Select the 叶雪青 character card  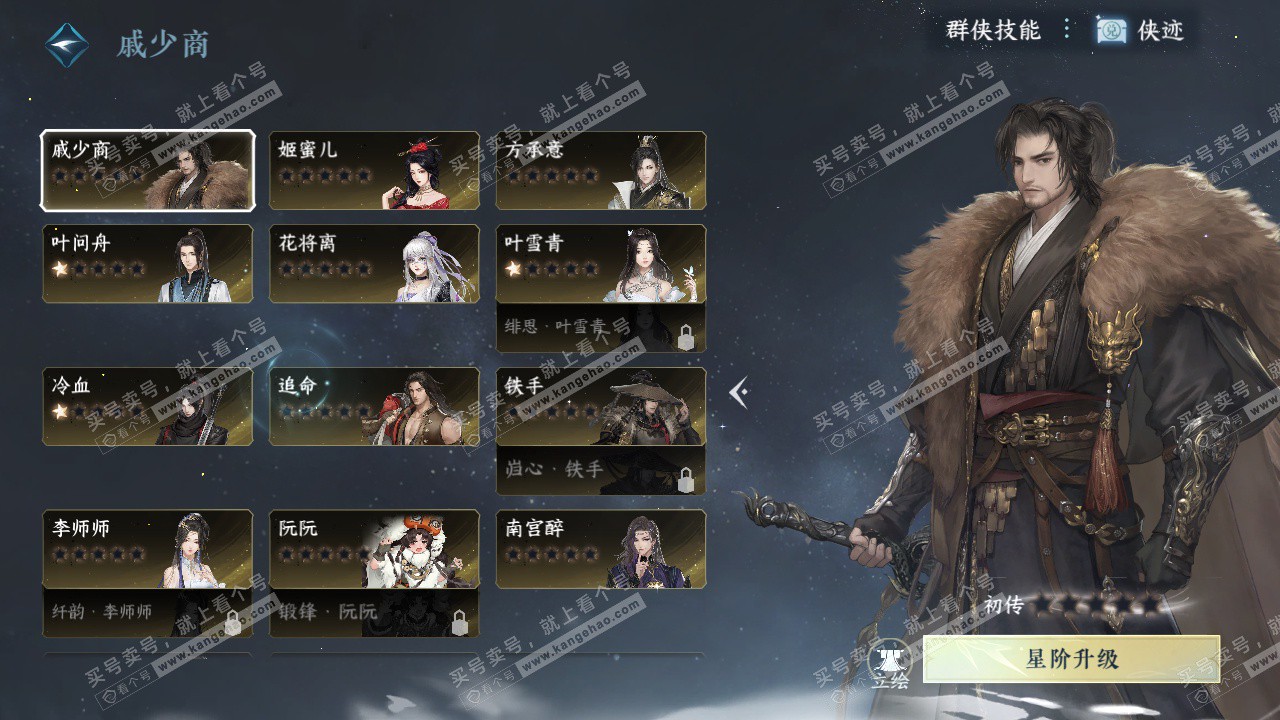[x=601, y=264]
